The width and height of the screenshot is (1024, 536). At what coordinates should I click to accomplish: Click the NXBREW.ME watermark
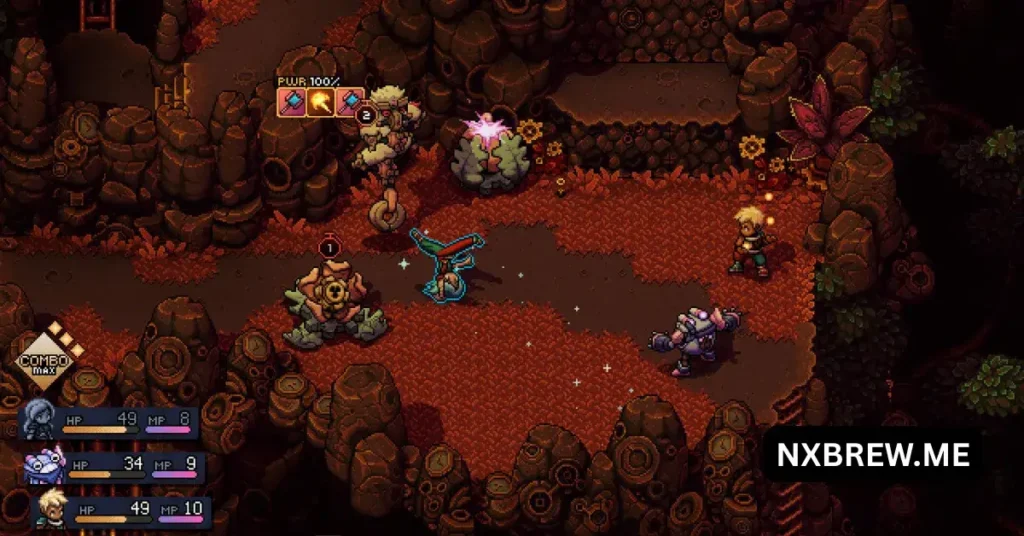pos(873,456)
